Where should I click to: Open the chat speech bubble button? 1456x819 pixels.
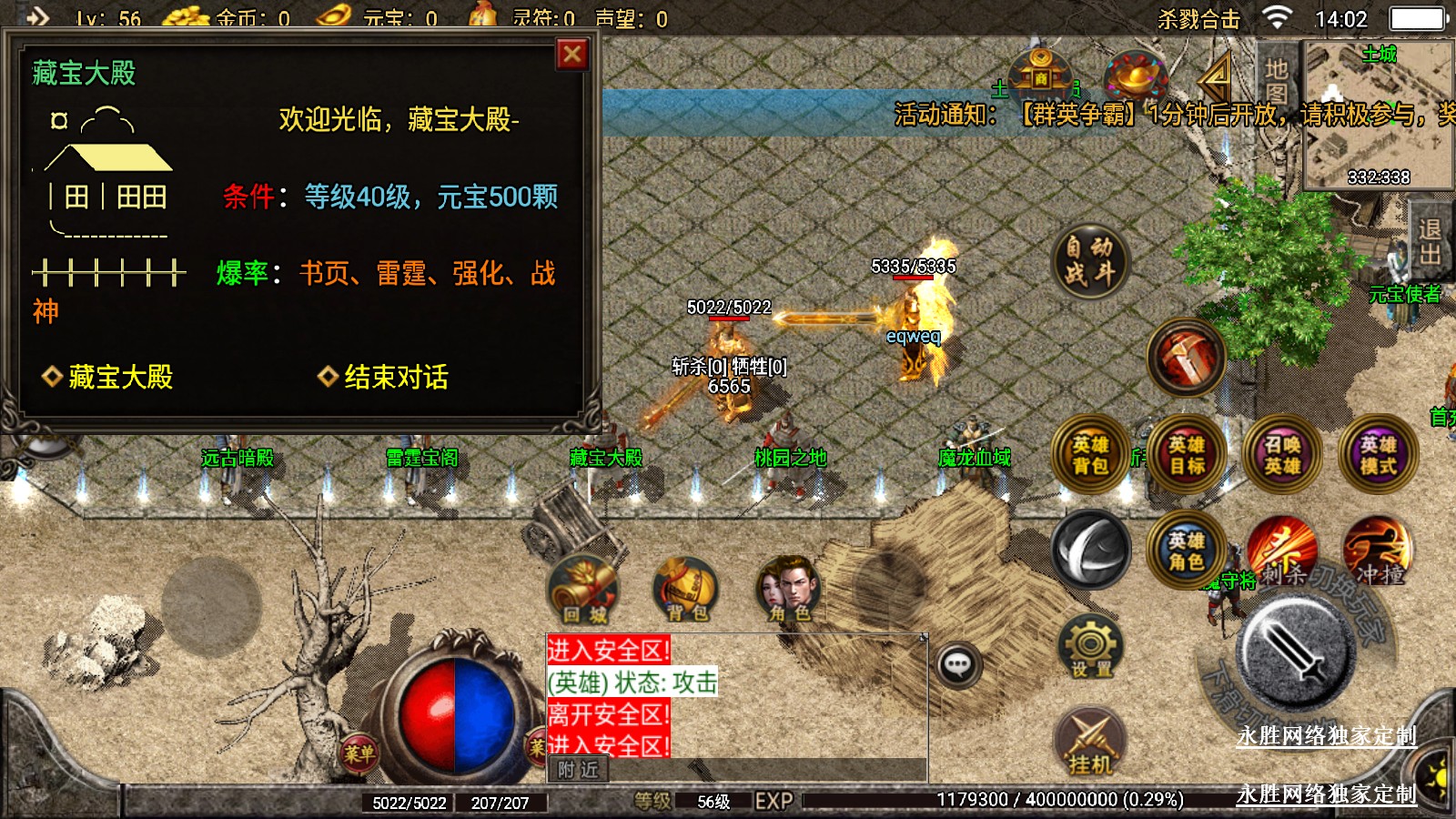pos(957,665)
